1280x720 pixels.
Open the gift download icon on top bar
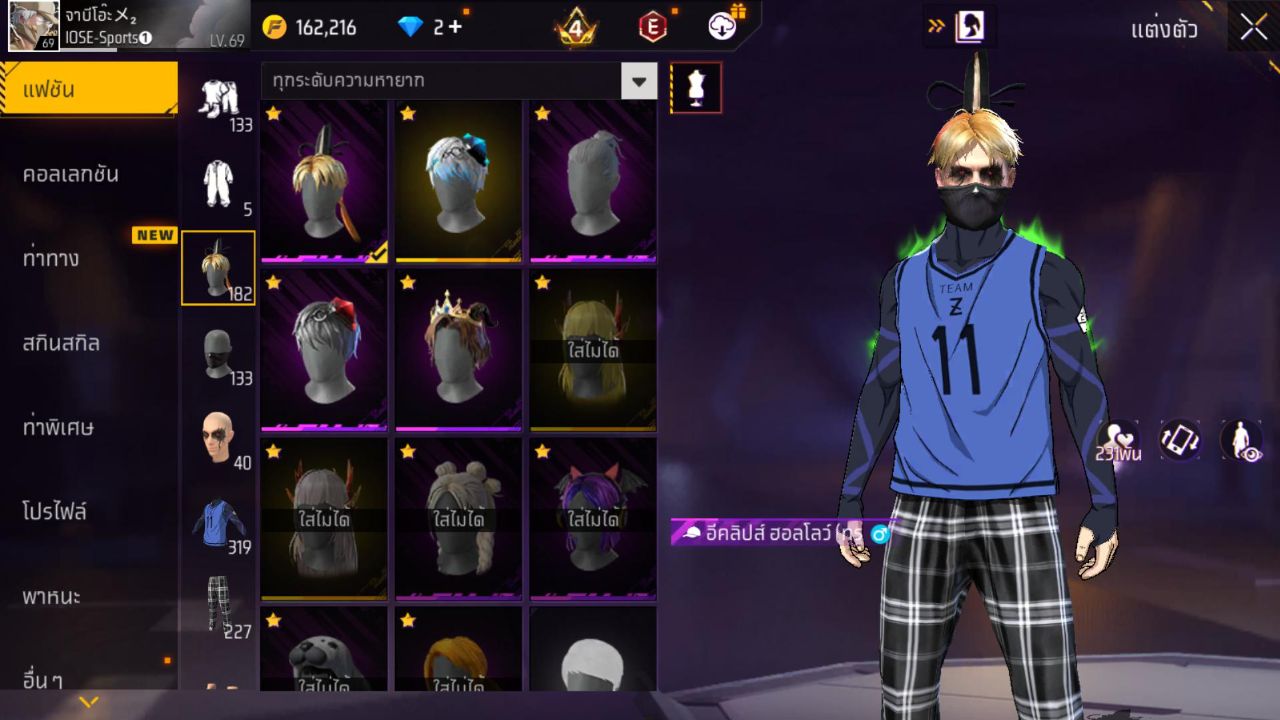tap(720, 27)
